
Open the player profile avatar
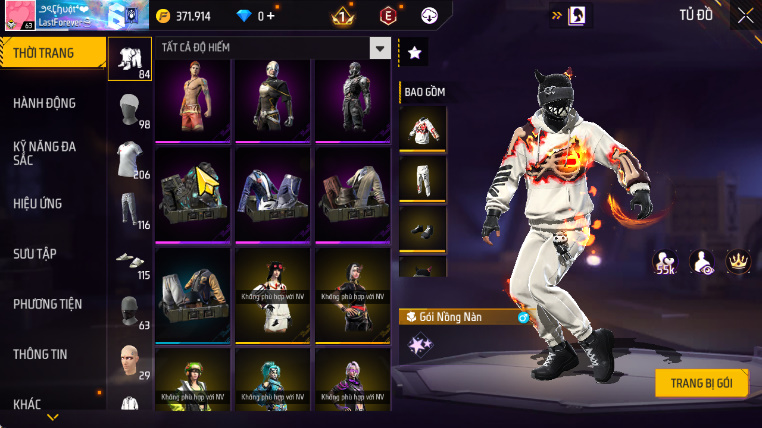(x=20, y=16)
